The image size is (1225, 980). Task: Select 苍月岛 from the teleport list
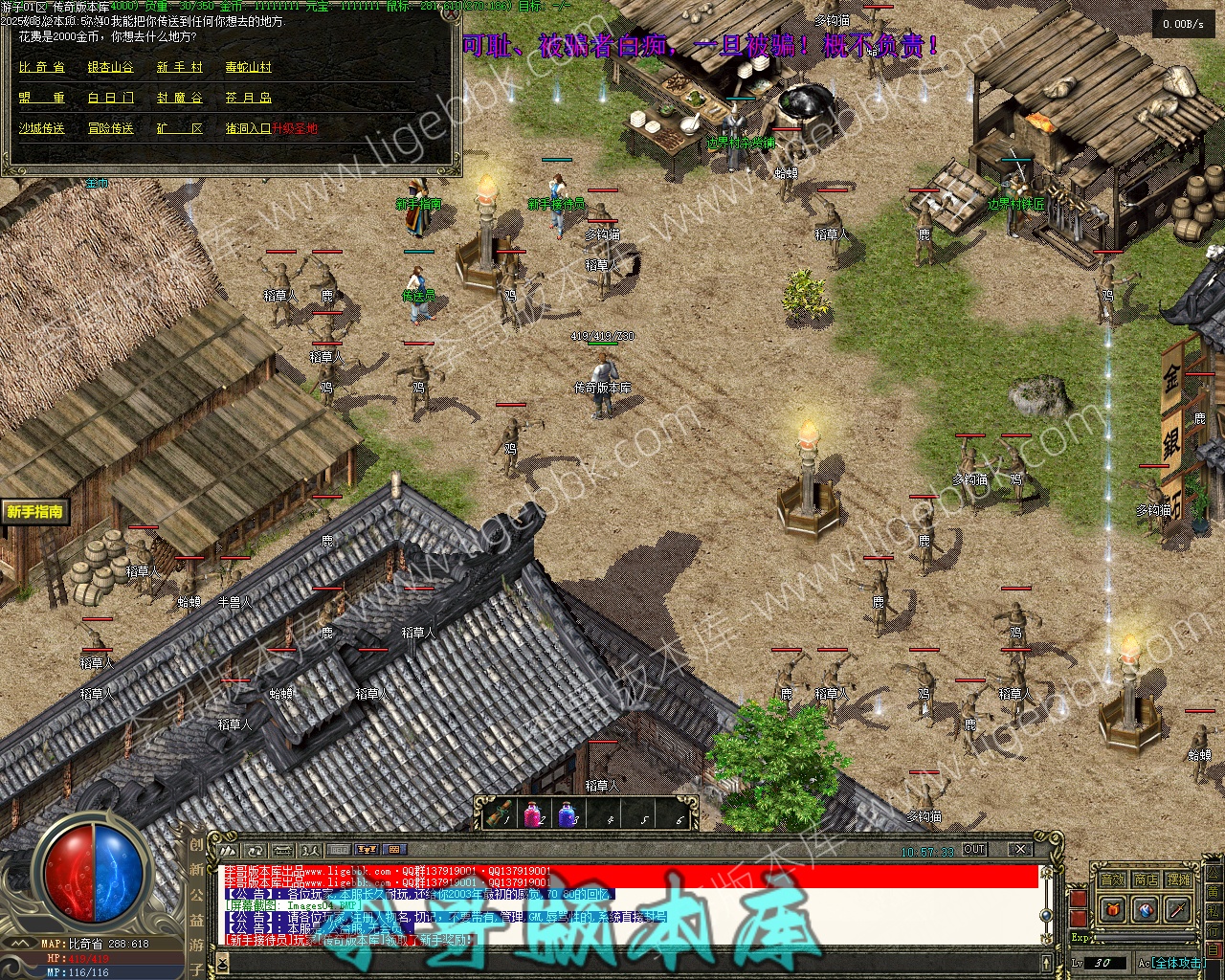pos(249,98)
